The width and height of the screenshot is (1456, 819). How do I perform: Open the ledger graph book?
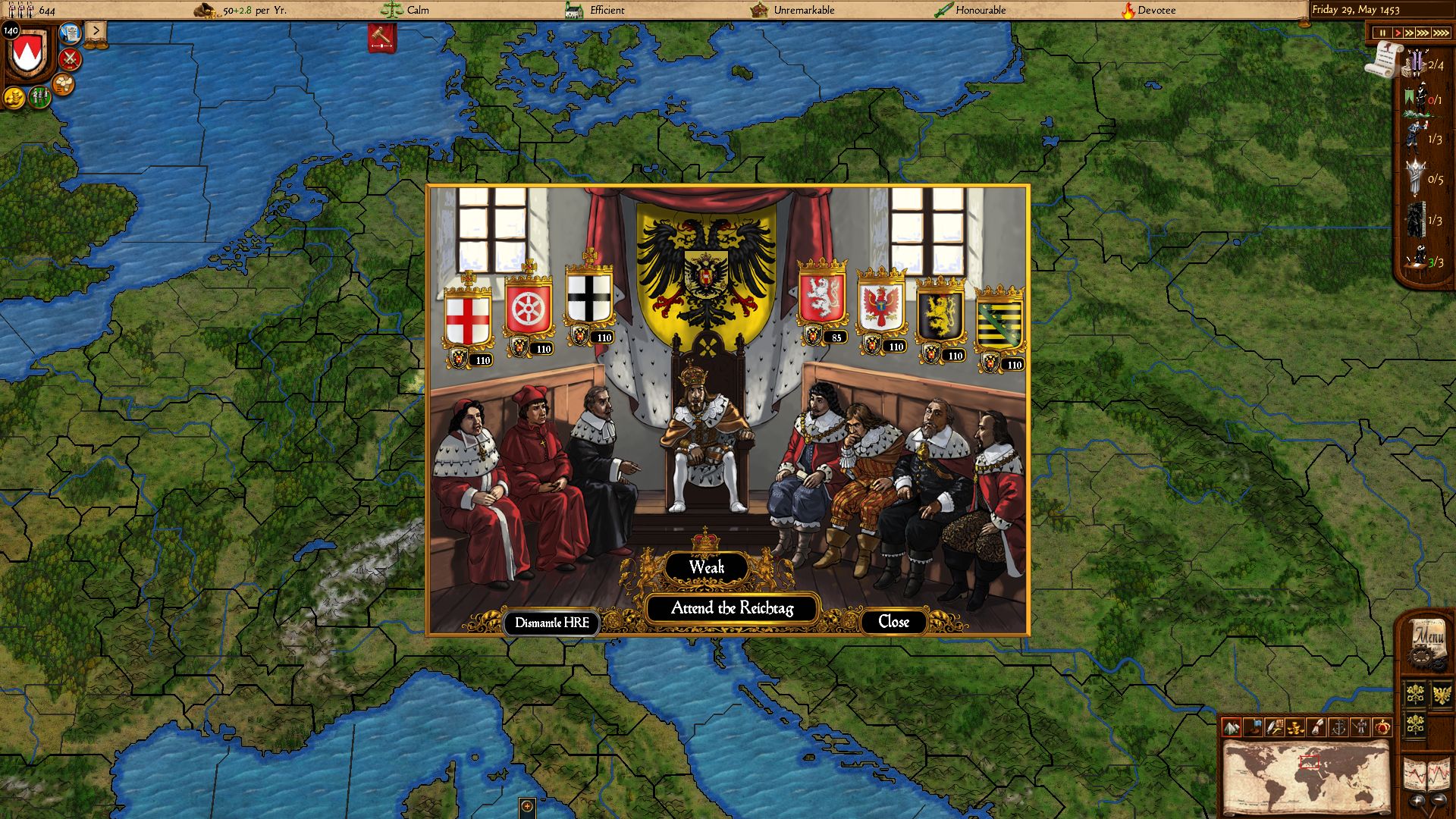tap(1427, 775)
